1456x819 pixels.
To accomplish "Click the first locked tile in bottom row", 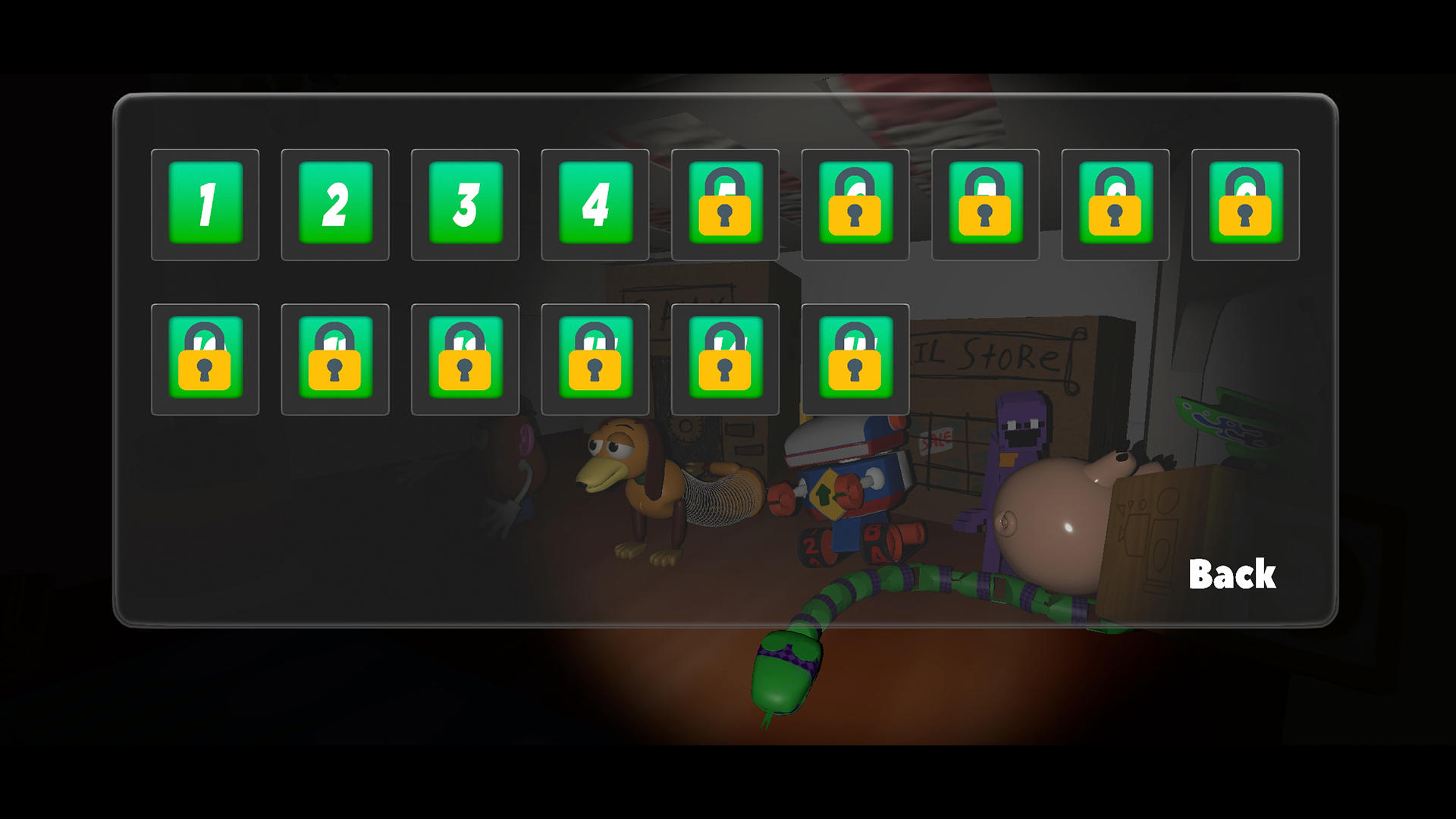I will [205, 358].
